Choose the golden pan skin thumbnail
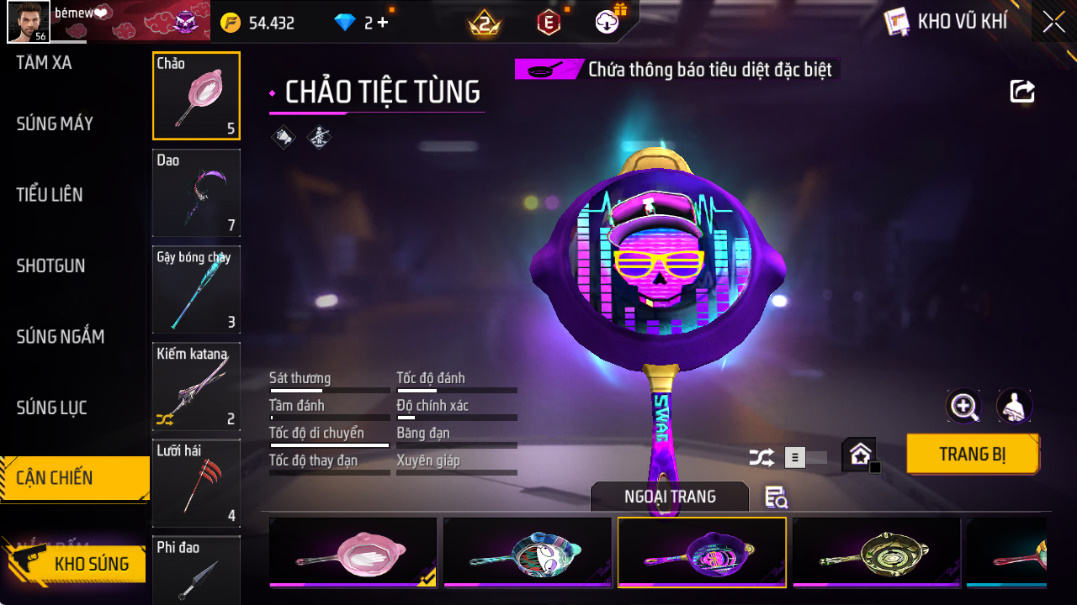 coord(877,552)
